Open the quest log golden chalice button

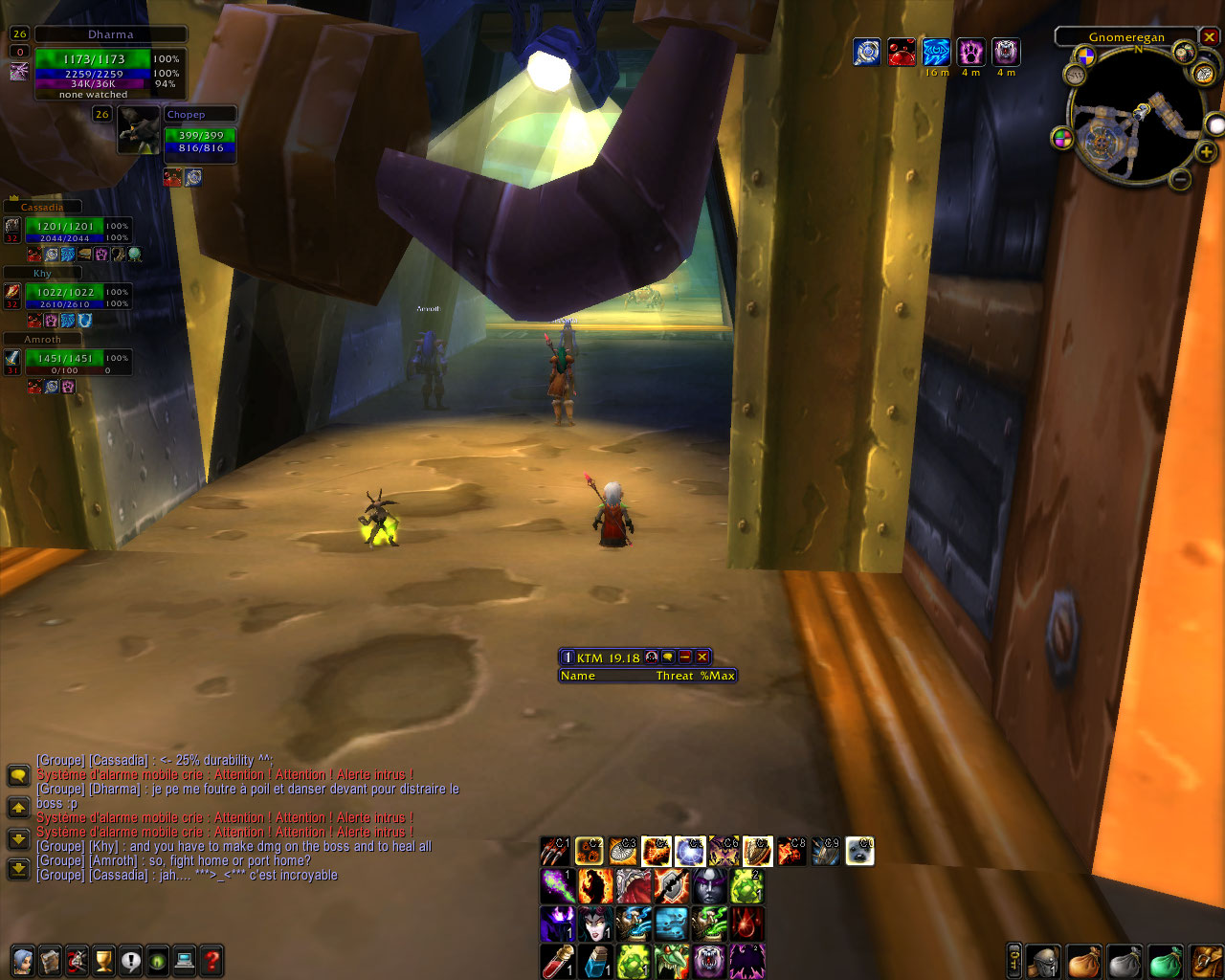103,960
